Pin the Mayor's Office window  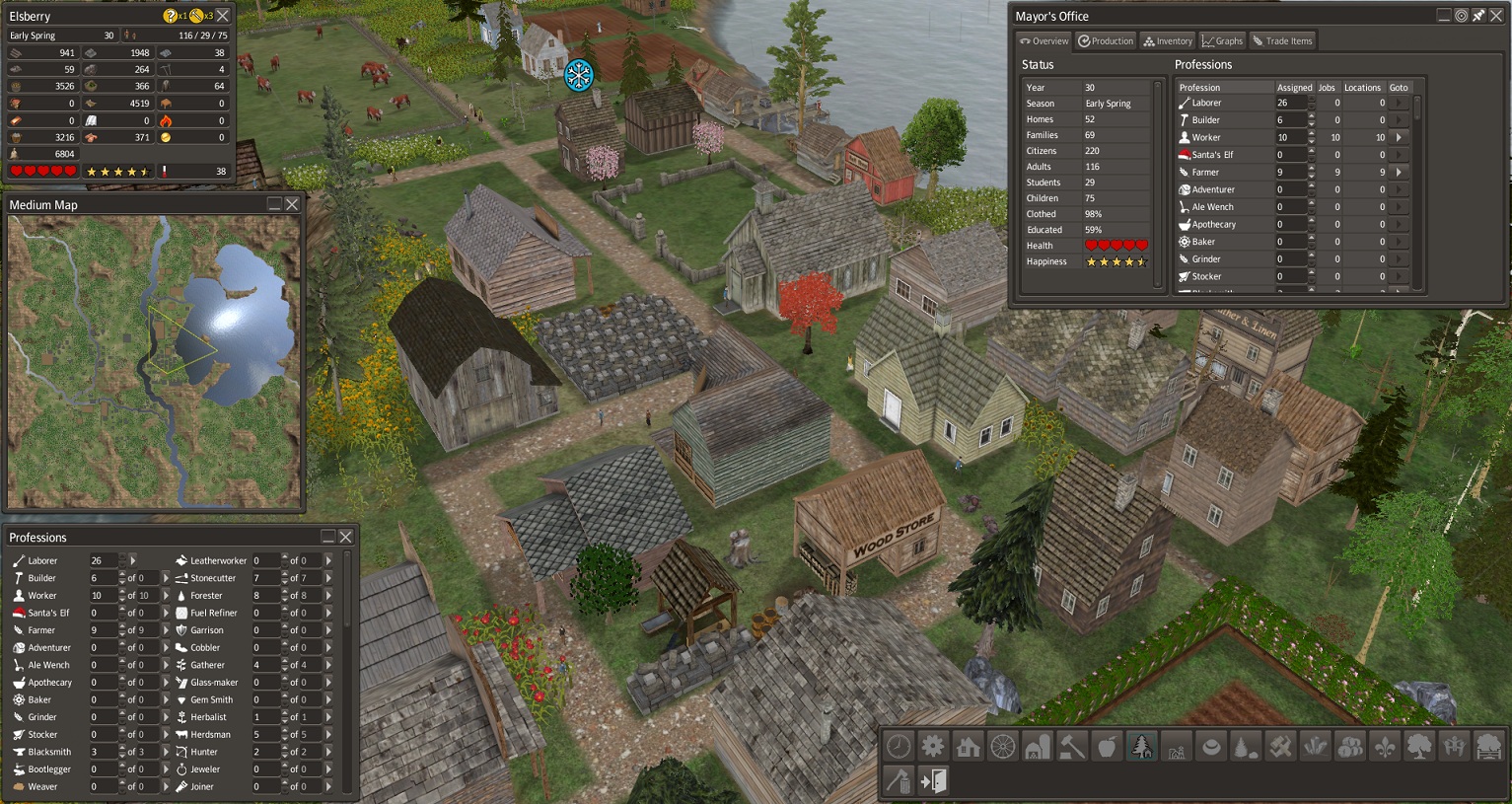click(x=1478, y=16)
